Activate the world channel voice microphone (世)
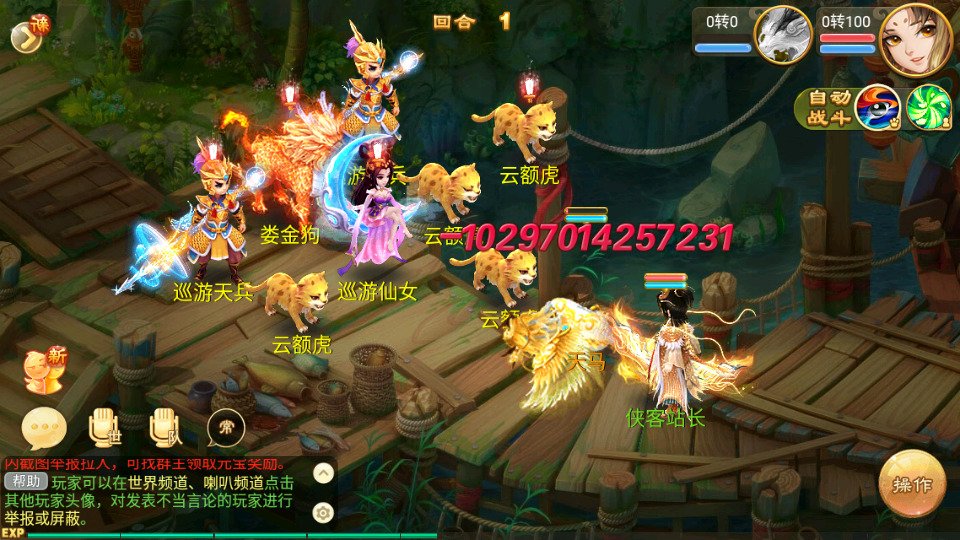960x540 pixels. [106, 427]
